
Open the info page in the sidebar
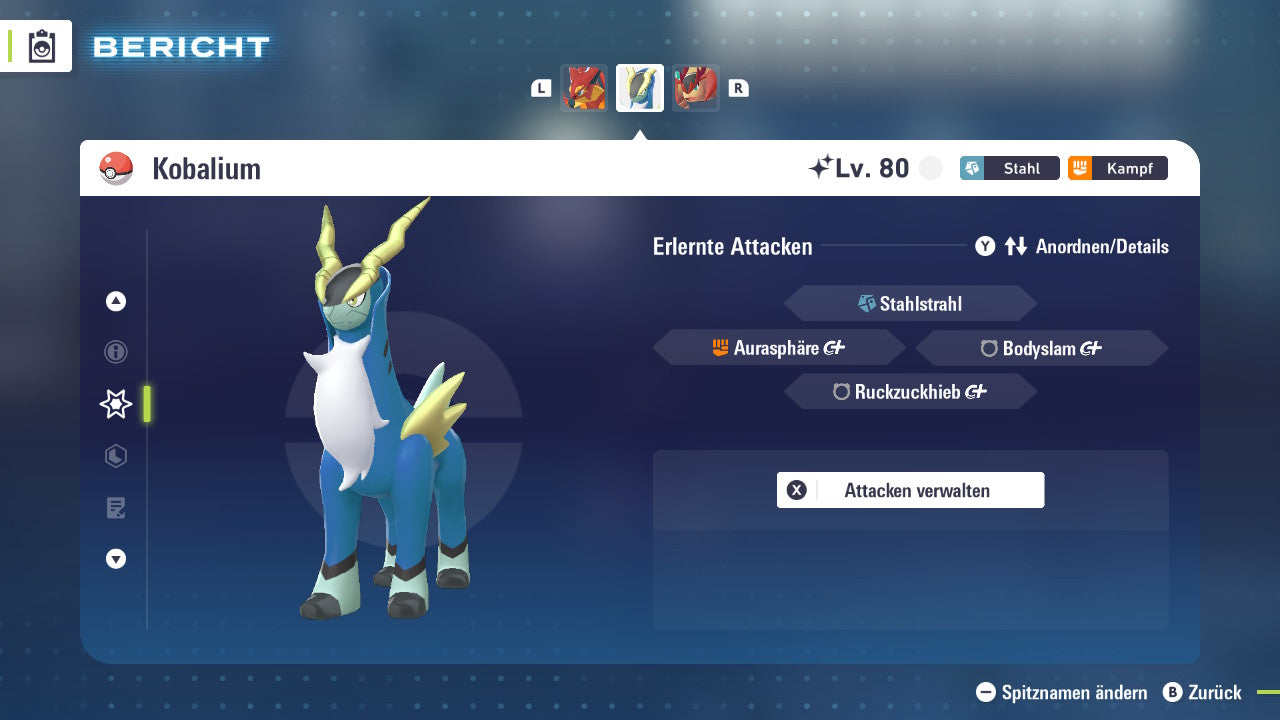click(115, 352)
